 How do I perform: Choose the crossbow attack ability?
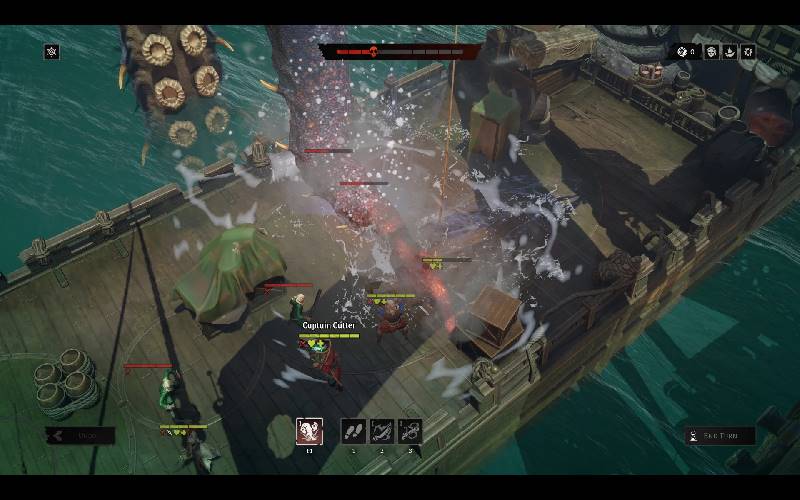click(381, 431)
